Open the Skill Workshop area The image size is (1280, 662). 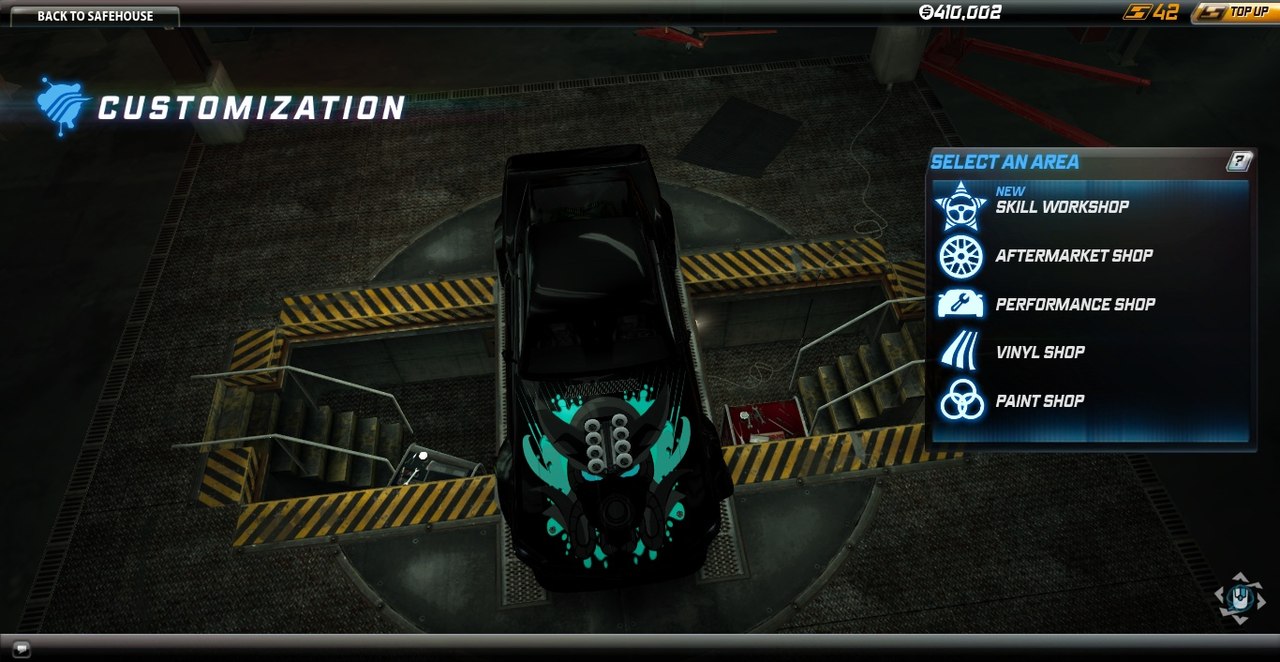click(x=1061, y=207)
